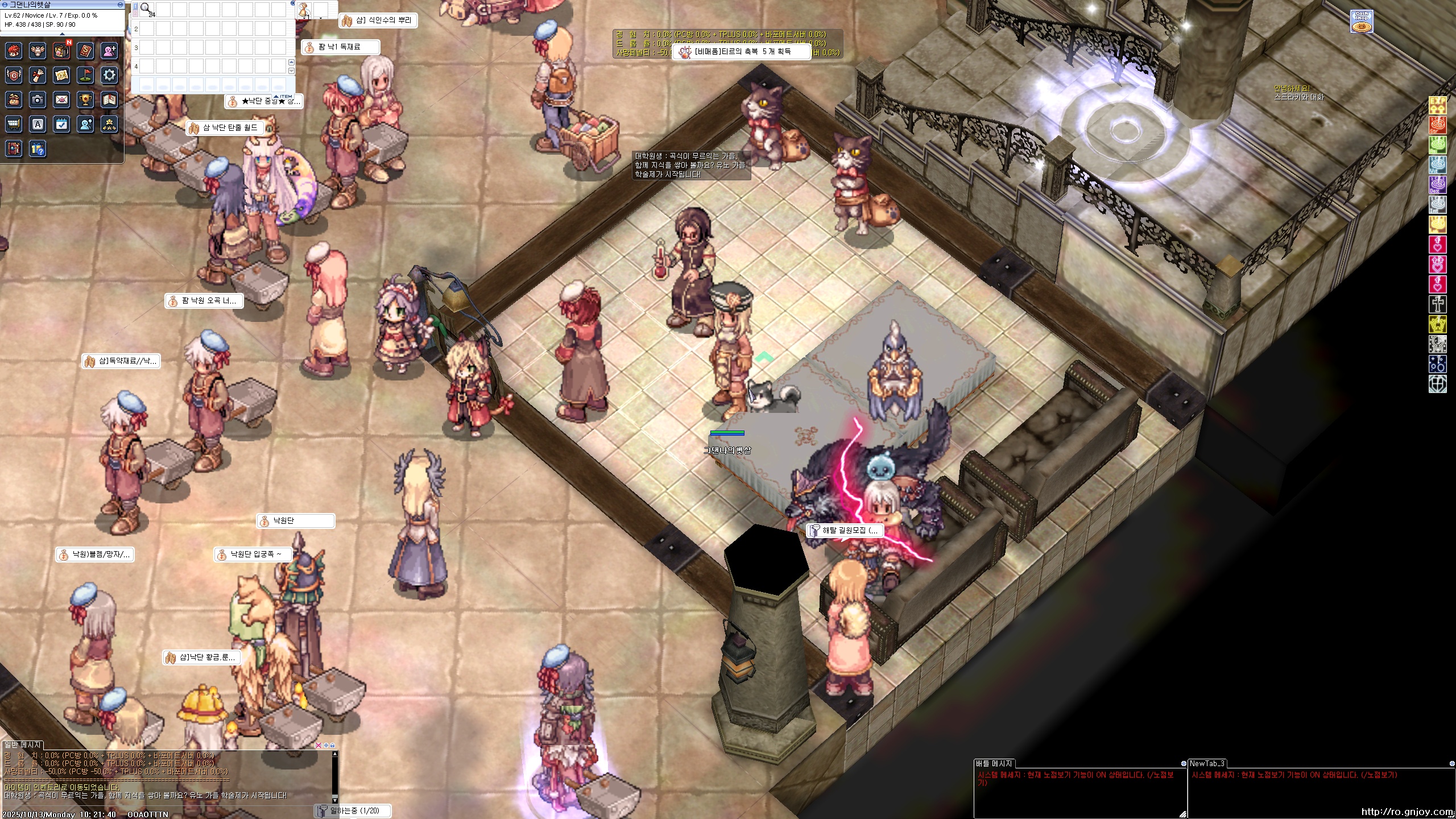
Task: Open the mail envelope icon
Action: 61,100
